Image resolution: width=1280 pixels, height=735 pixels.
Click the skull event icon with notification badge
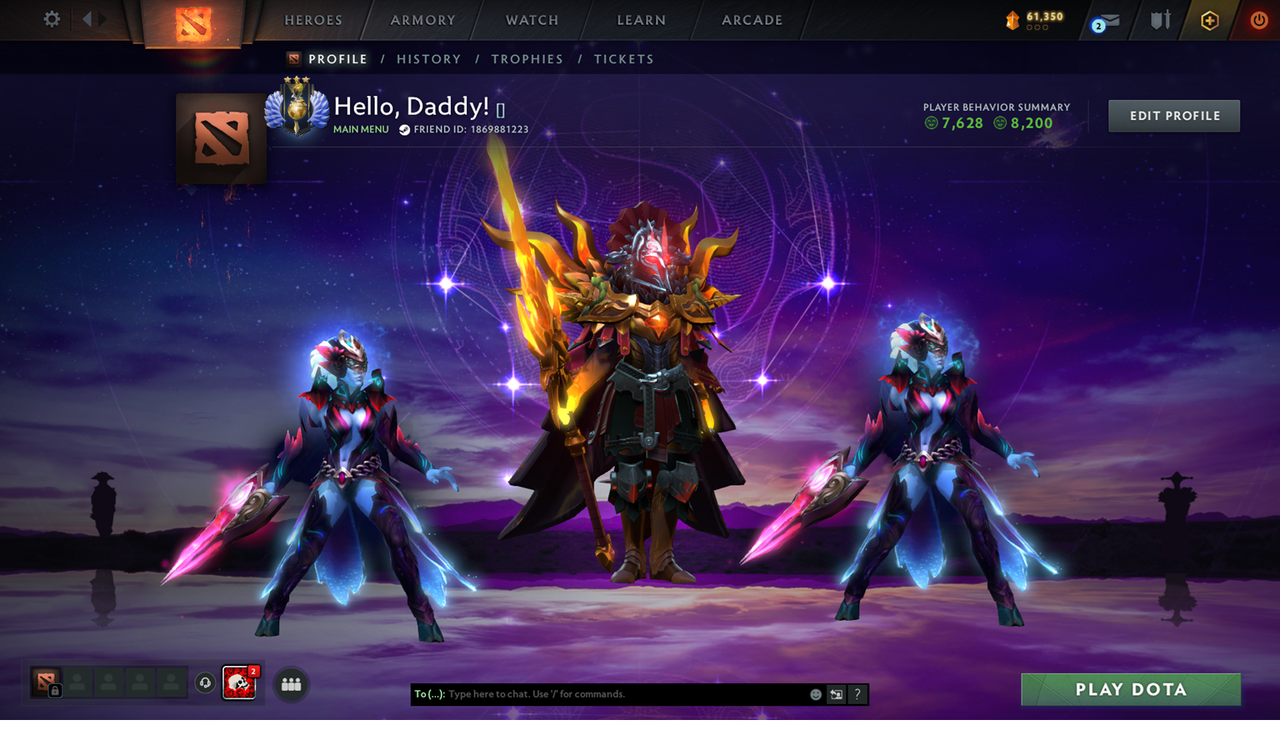[x=240, y=683]
